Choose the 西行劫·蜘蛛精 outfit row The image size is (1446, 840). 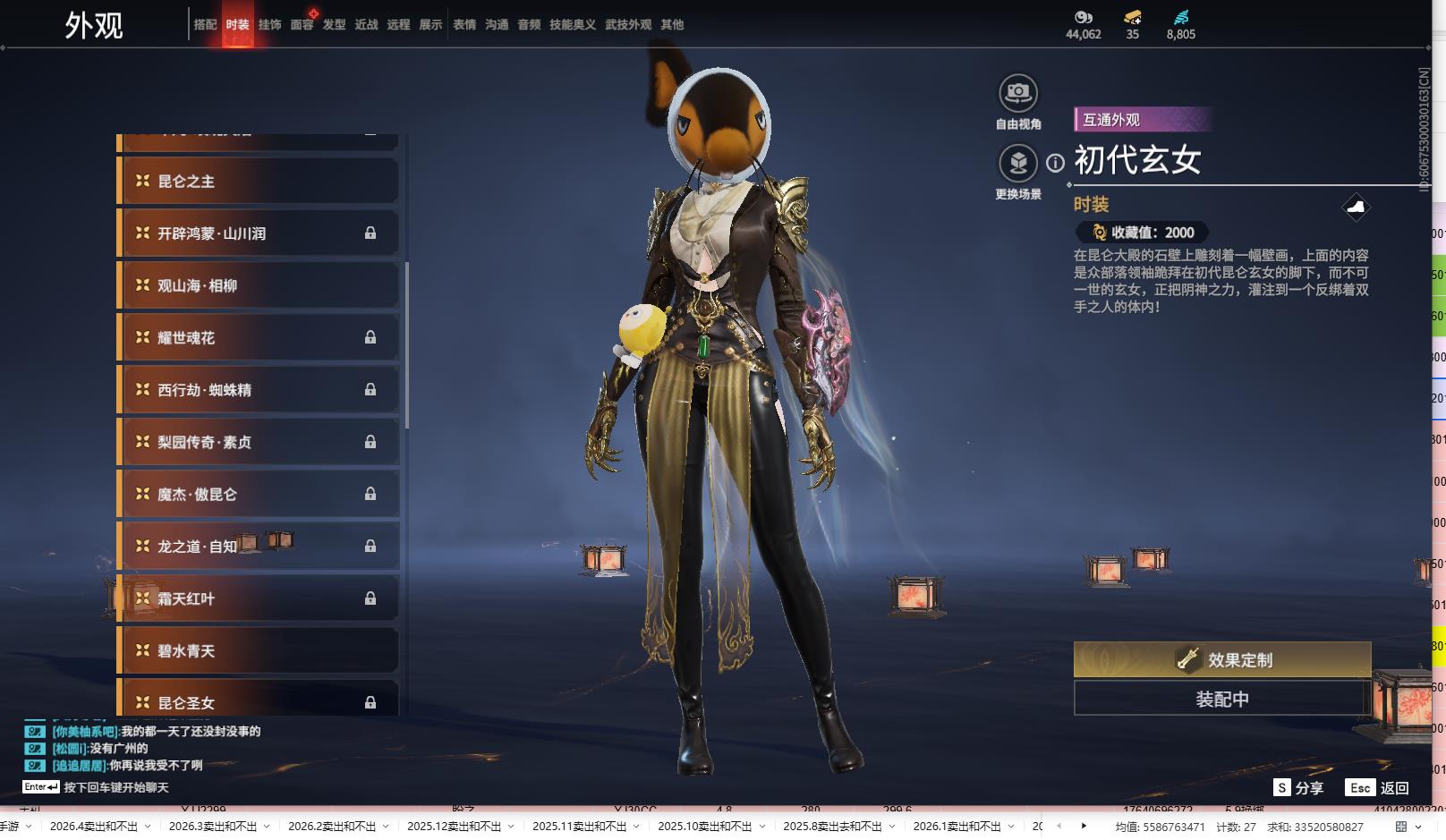click(x=258, y=390)
